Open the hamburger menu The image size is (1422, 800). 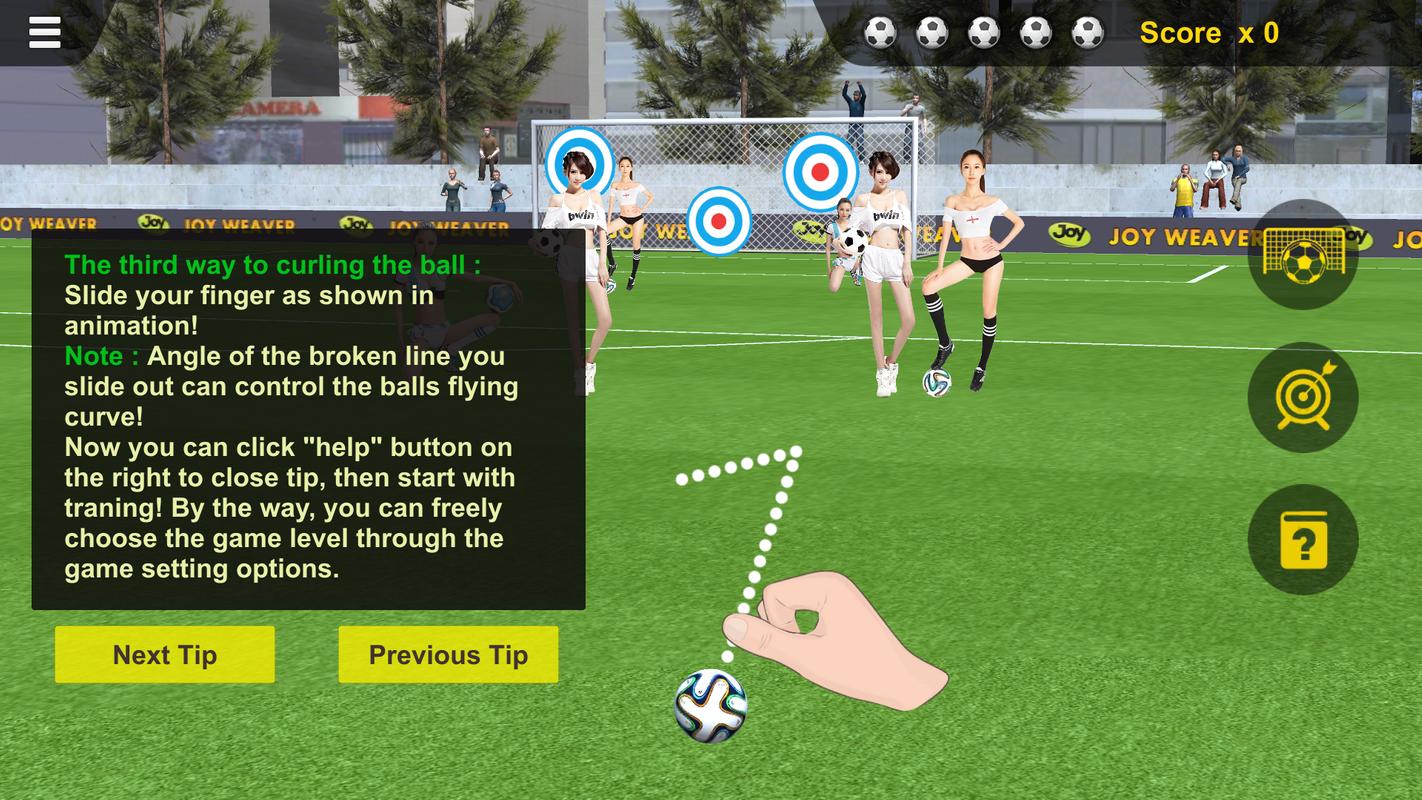click(45, 32)
